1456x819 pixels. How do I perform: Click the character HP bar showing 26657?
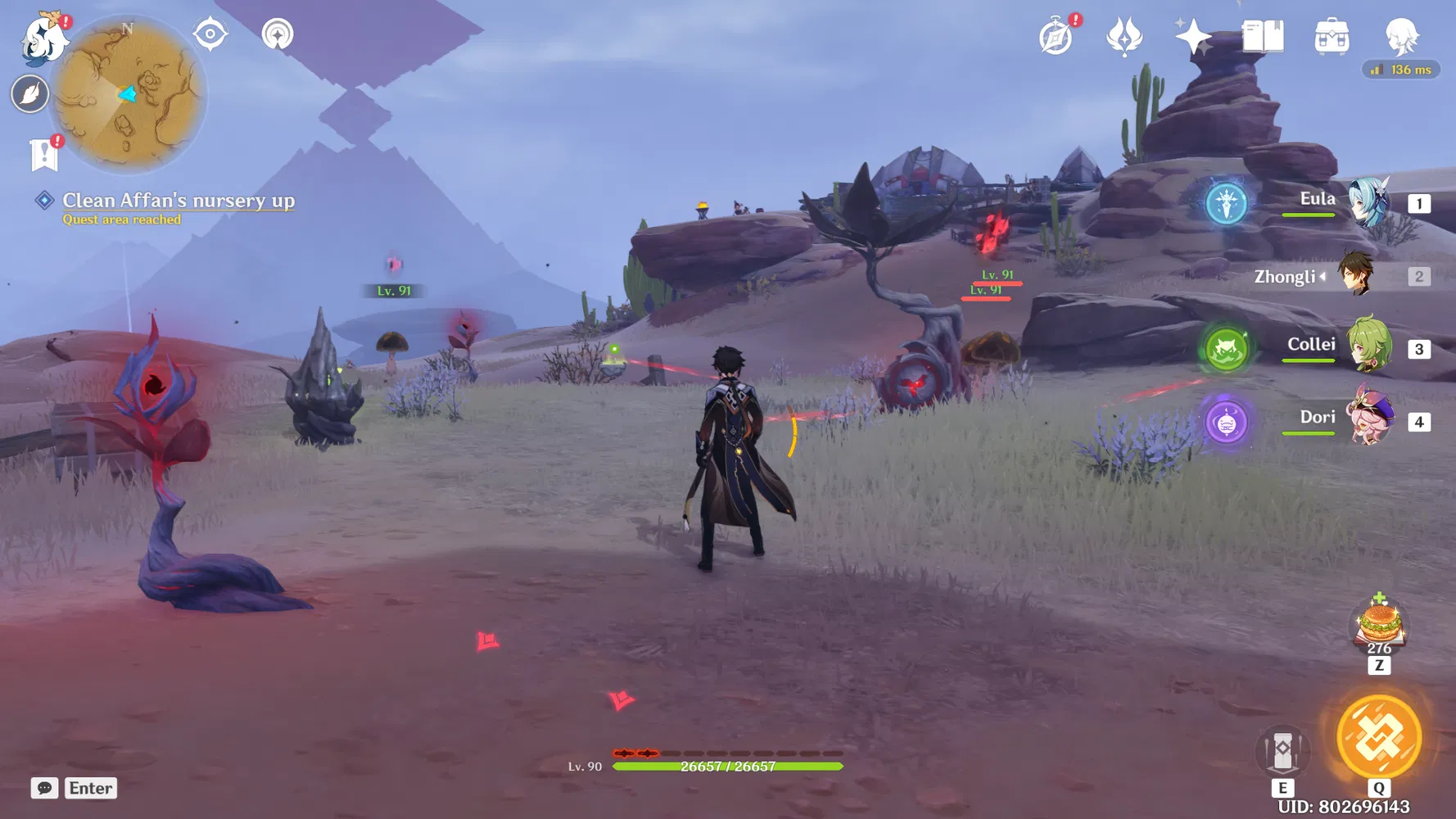point(727,765)
